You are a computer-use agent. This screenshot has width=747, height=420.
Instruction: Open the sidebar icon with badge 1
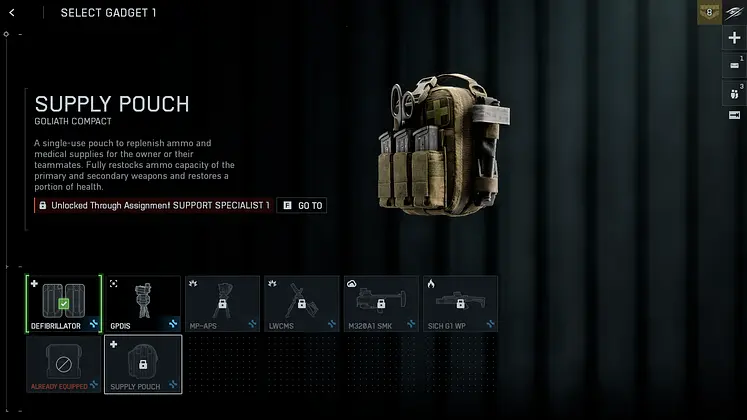pyautogui.click(x=735, y=65)
